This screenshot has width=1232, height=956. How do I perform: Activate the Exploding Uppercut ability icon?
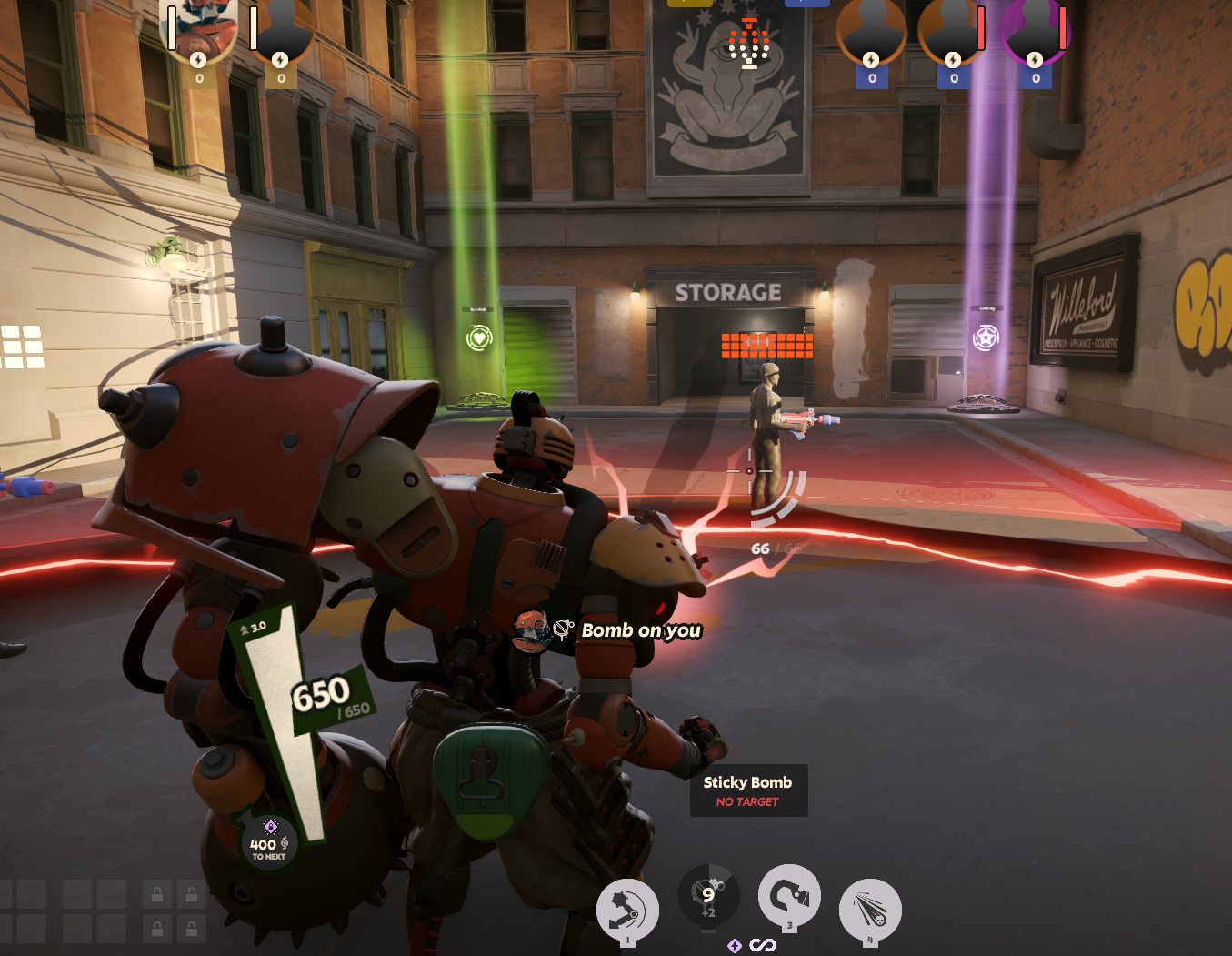pyautogui.click(x=627, y=910)
